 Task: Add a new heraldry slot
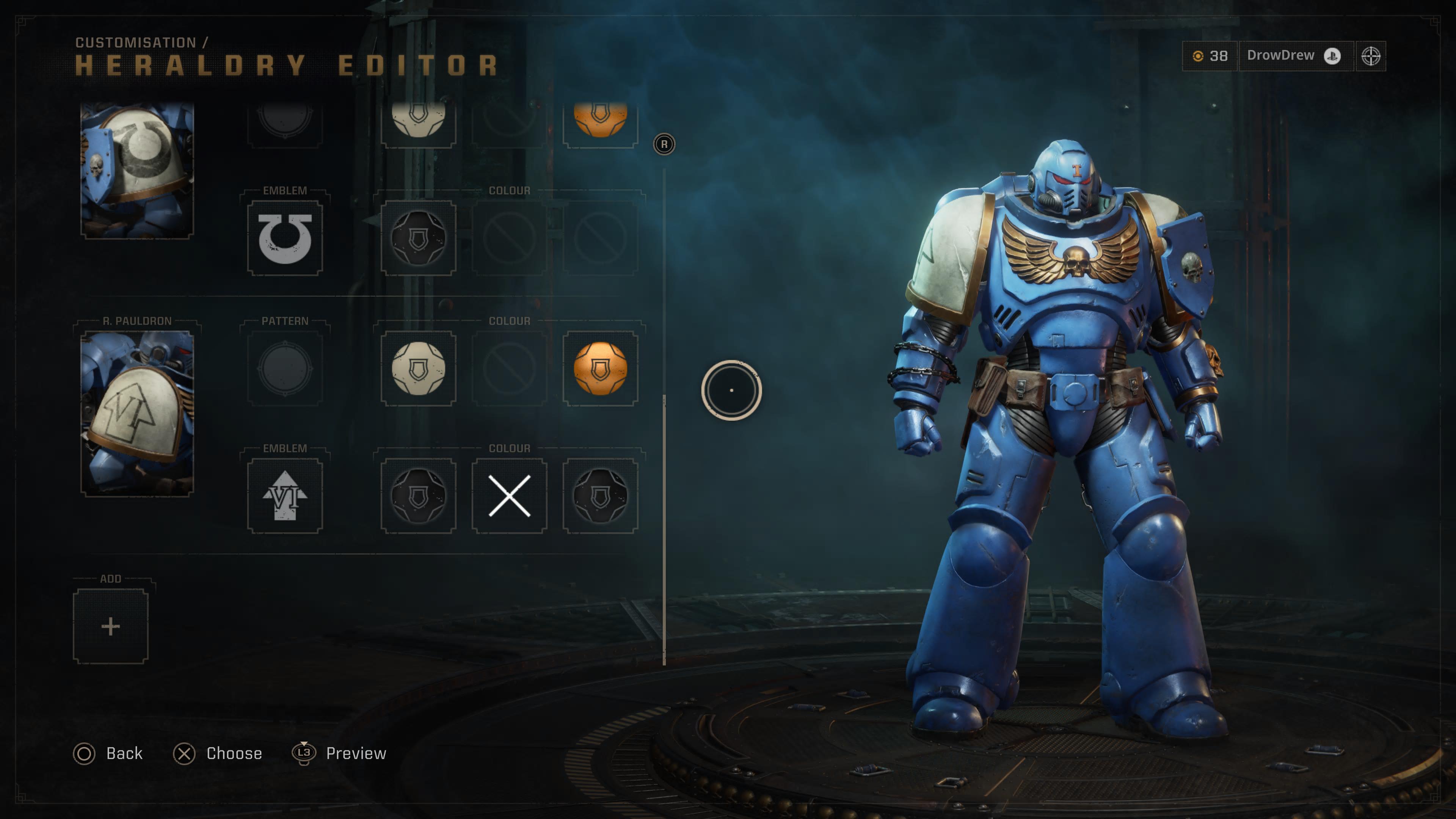click(x=110, y=626)
